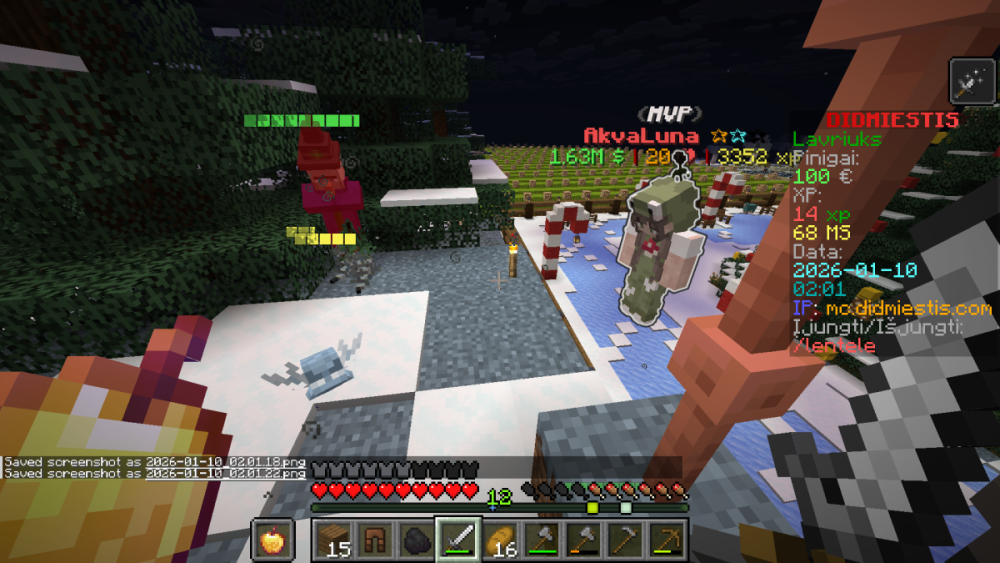Select the oak planks stack of 15
Image resolution: width=1000 pixels, height=563 pixels.
(333, 541)
